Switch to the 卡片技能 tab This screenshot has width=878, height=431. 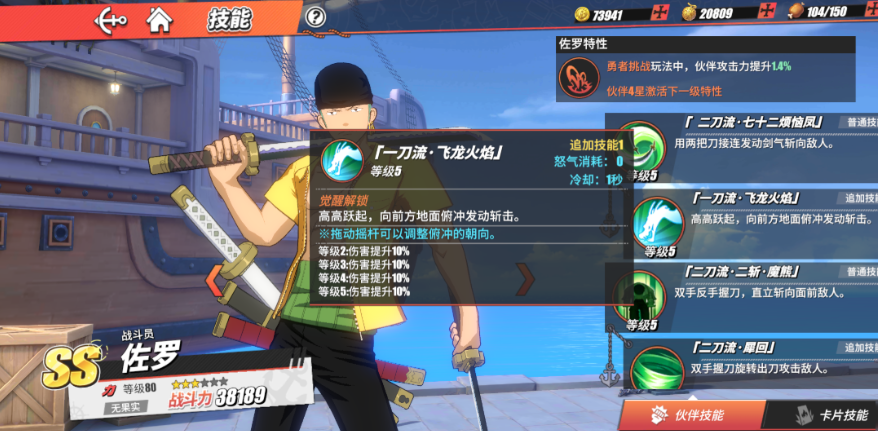pos(830,415)
